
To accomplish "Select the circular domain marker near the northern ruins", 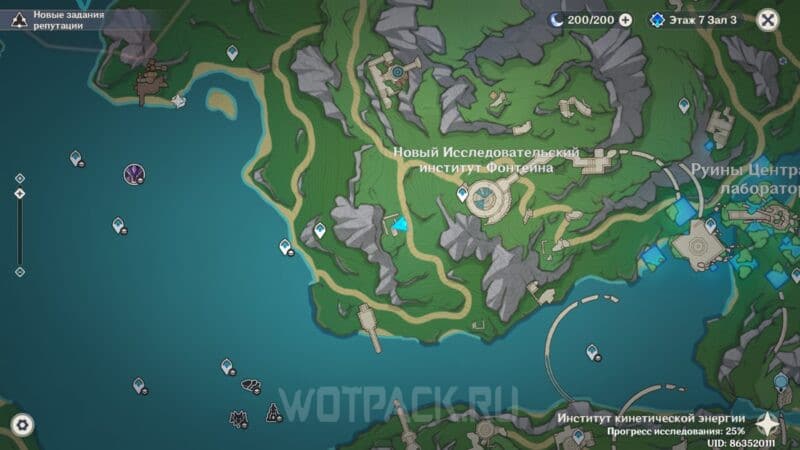I will (398, 72).
